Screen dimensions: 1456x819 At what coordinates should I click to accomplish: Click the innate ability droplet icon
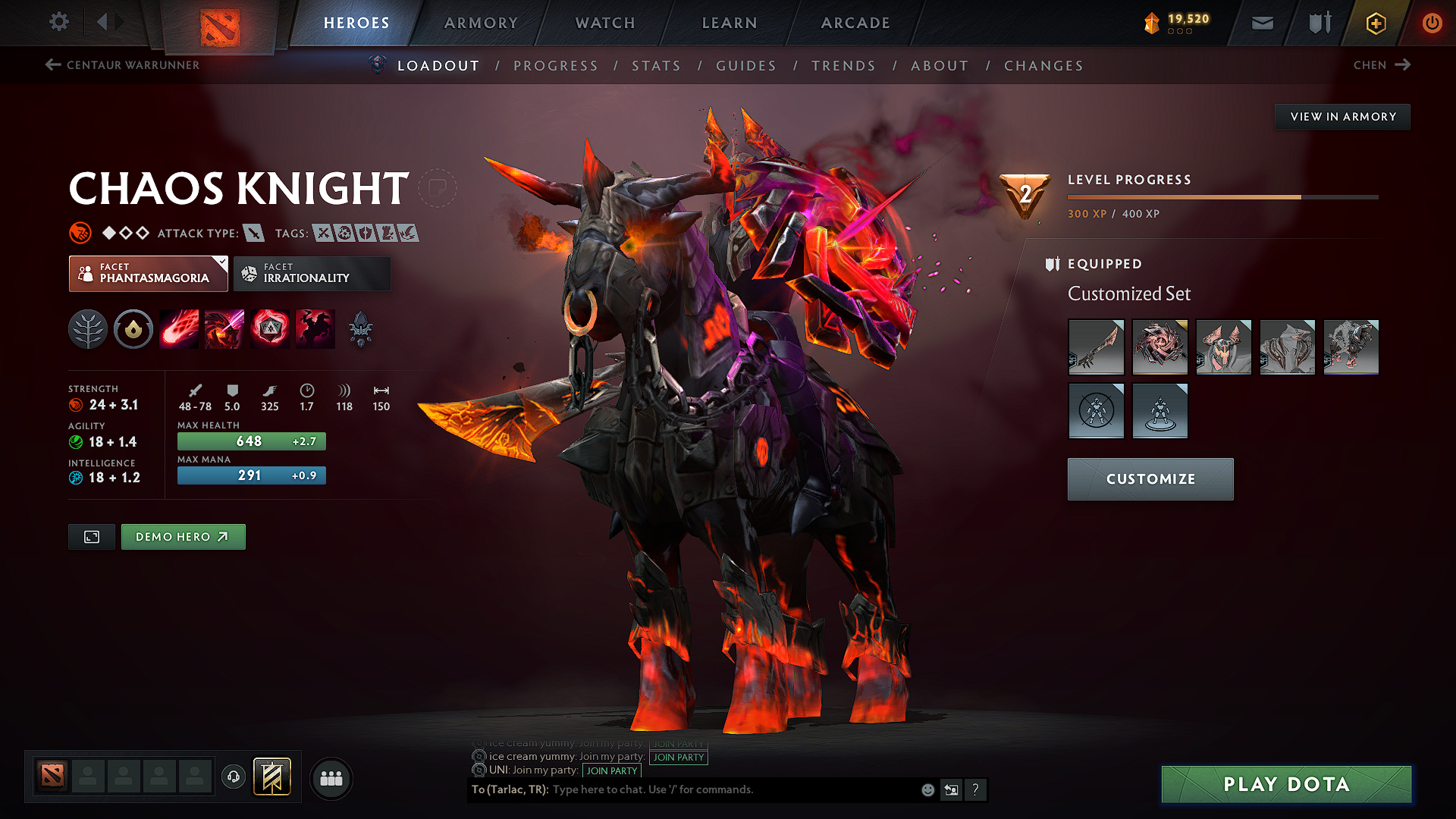(x=133, y=328)
